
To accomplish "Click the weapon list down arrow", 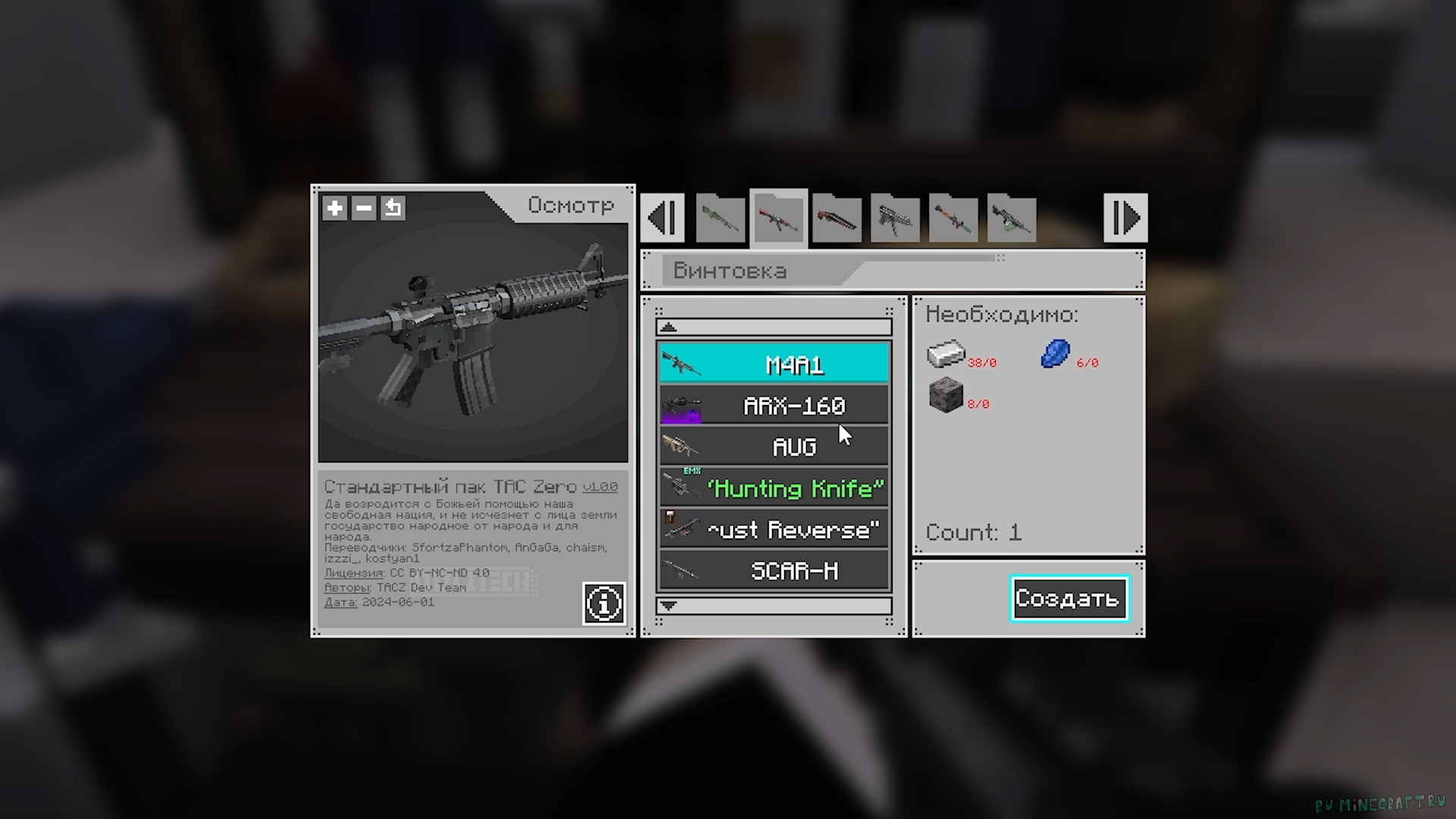I will point(773,606).
